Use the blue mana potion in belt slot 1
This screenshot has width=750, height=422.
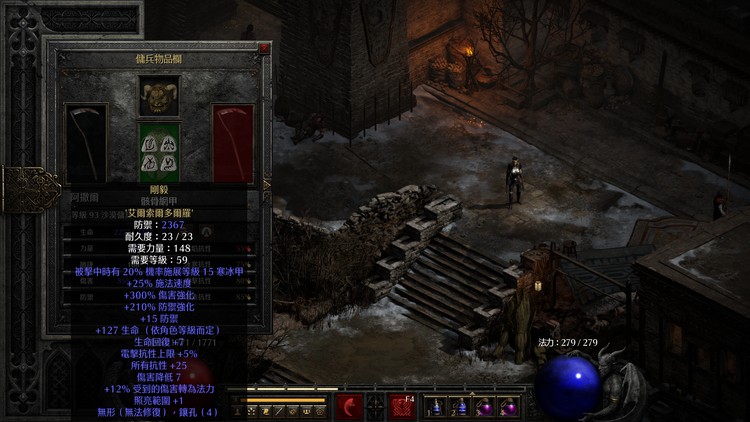coord(436,407)
